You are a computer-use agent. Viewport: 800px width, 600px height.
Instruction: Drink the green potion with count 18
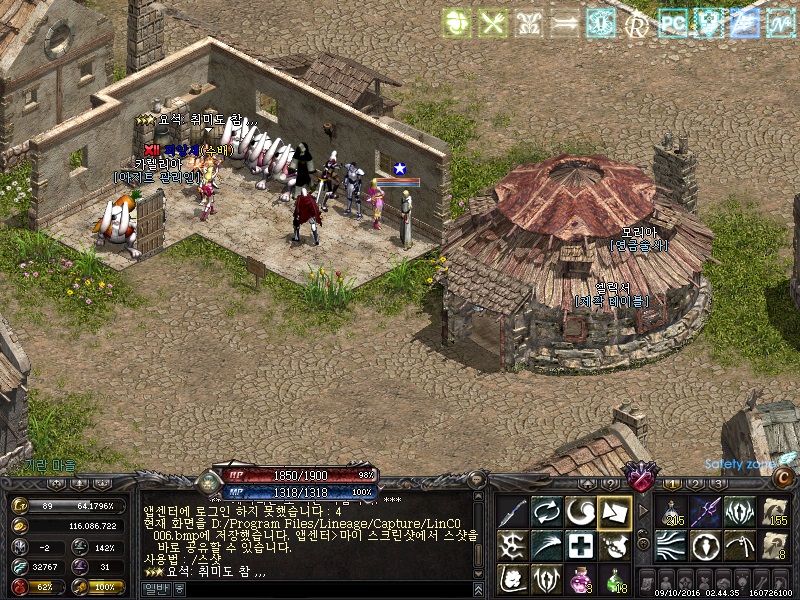click(x=614, y=578)
